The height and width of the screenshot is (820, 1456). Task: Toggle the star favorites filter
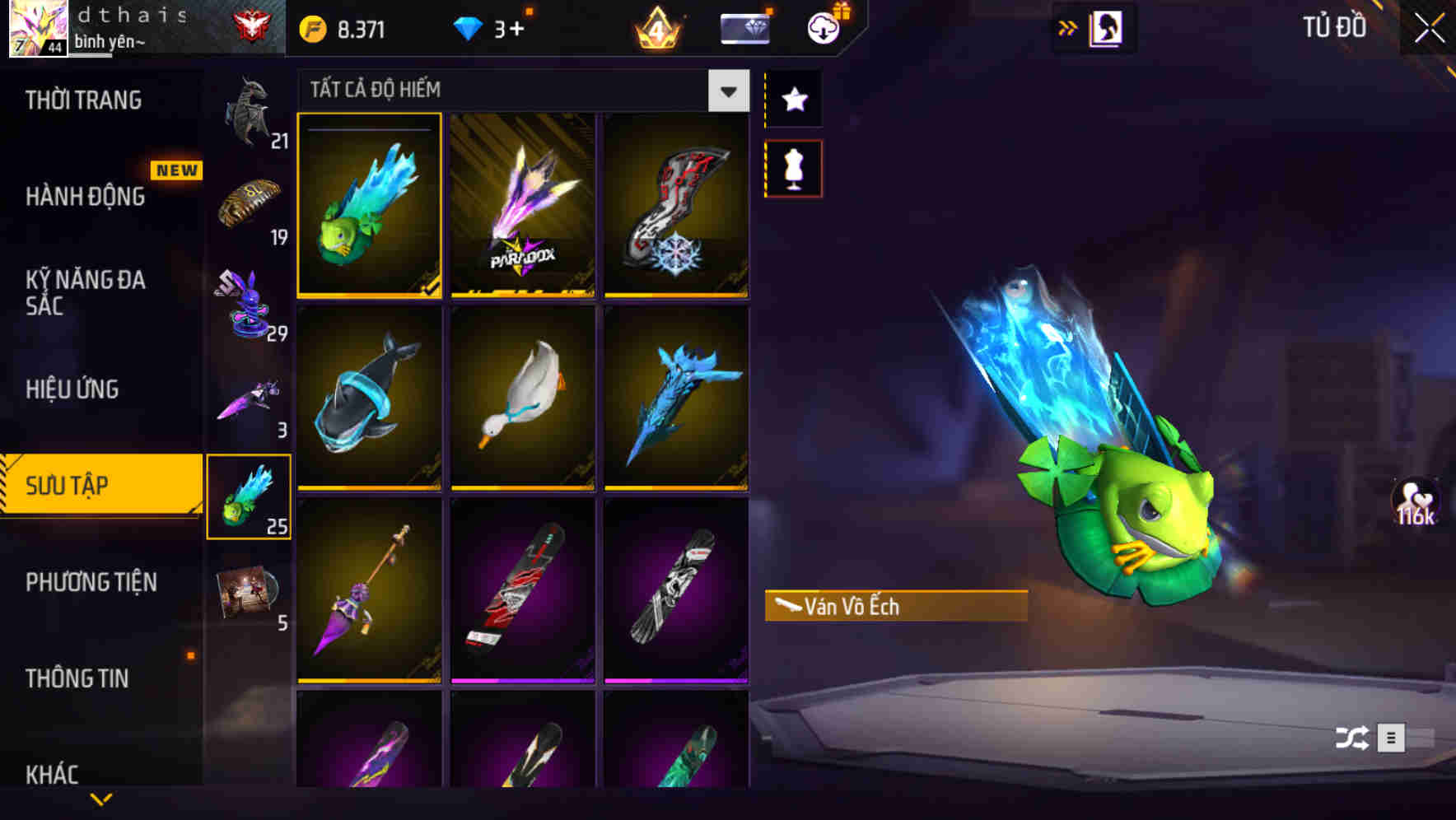(793, 99)
